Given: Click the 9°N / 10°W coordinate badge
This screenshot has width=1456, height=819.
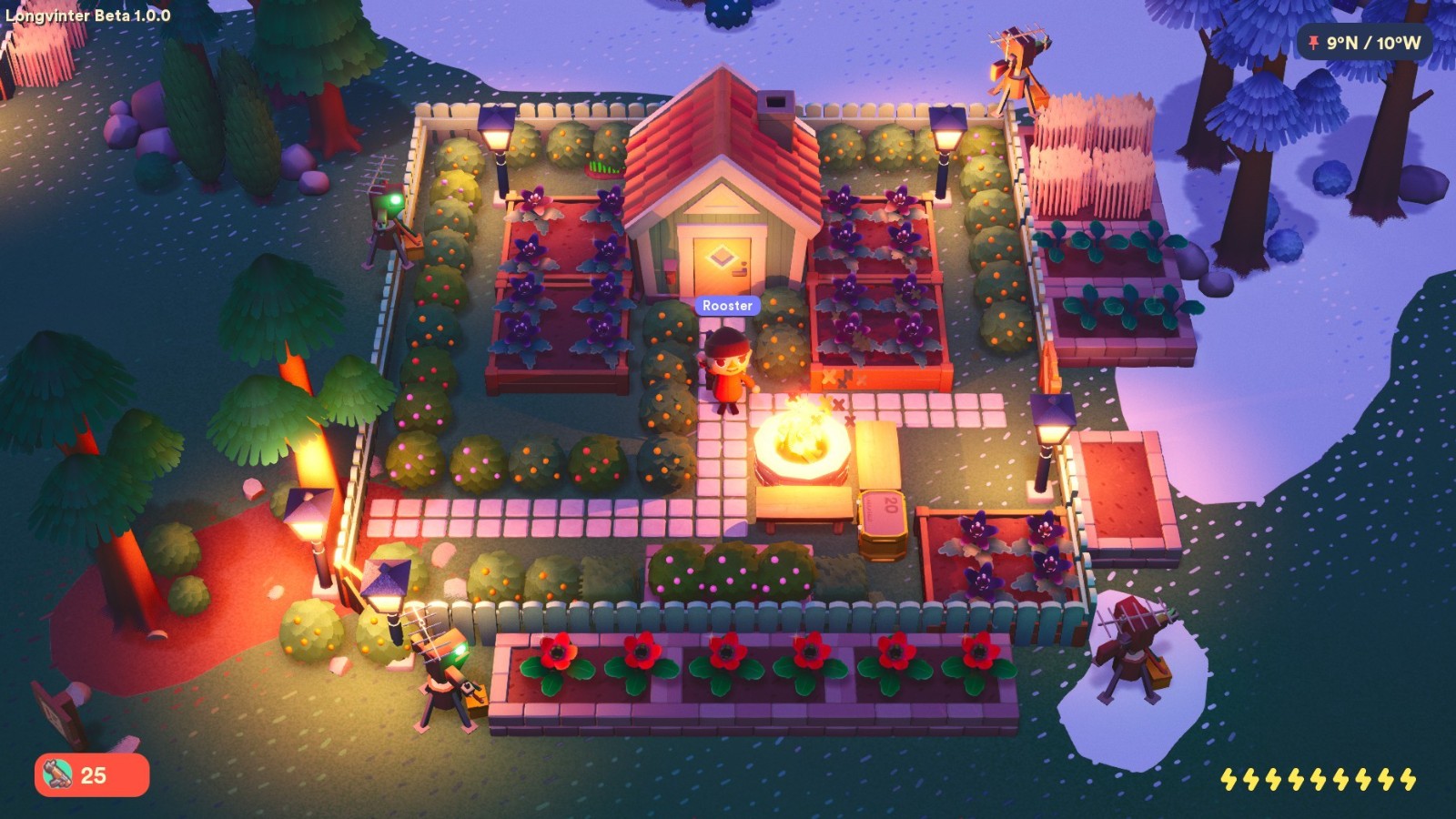Looking at the screenshot, I should 1365,42.
